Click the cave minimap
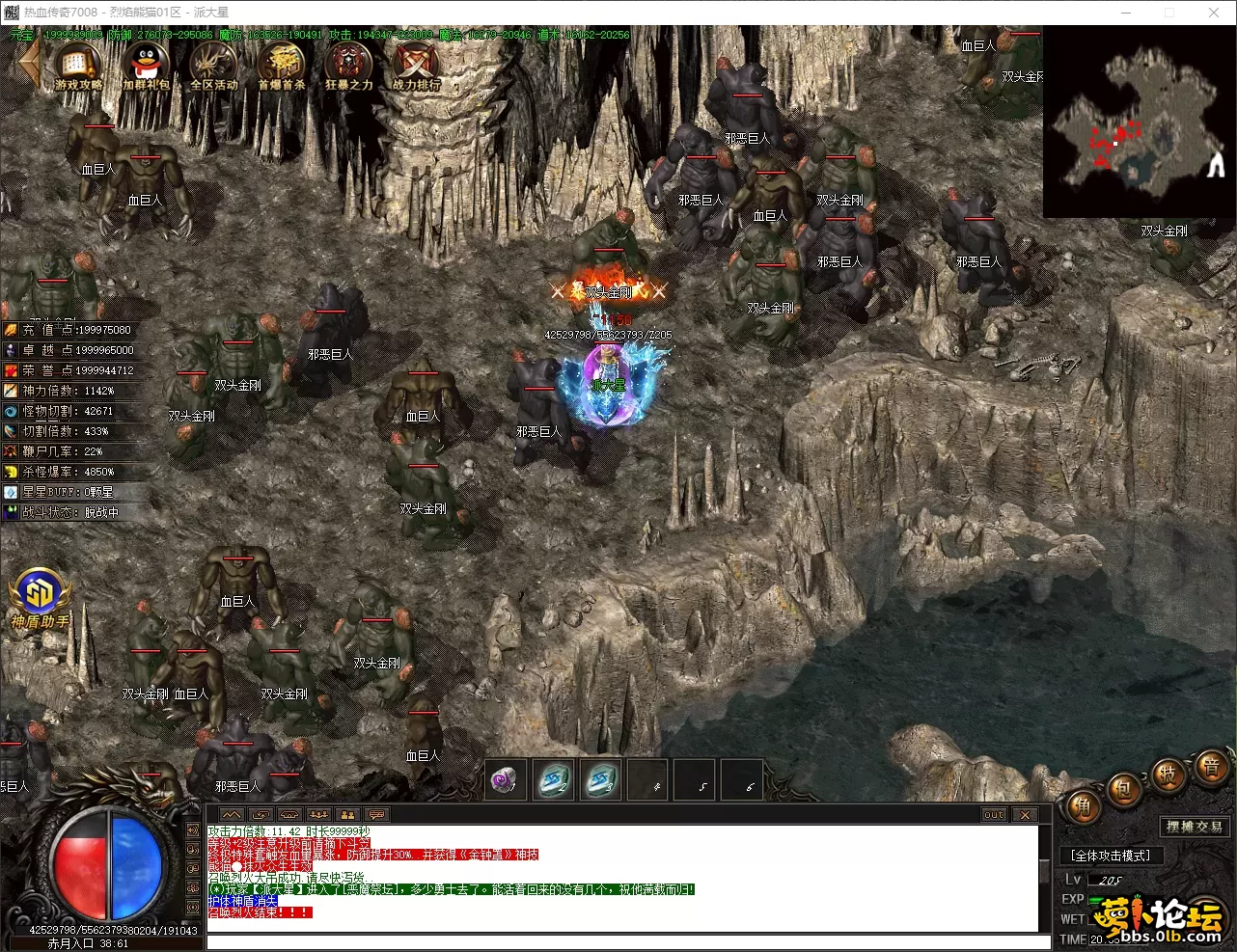The width and height of the screenshot is (1237, 952). (x=1137, y=122)
